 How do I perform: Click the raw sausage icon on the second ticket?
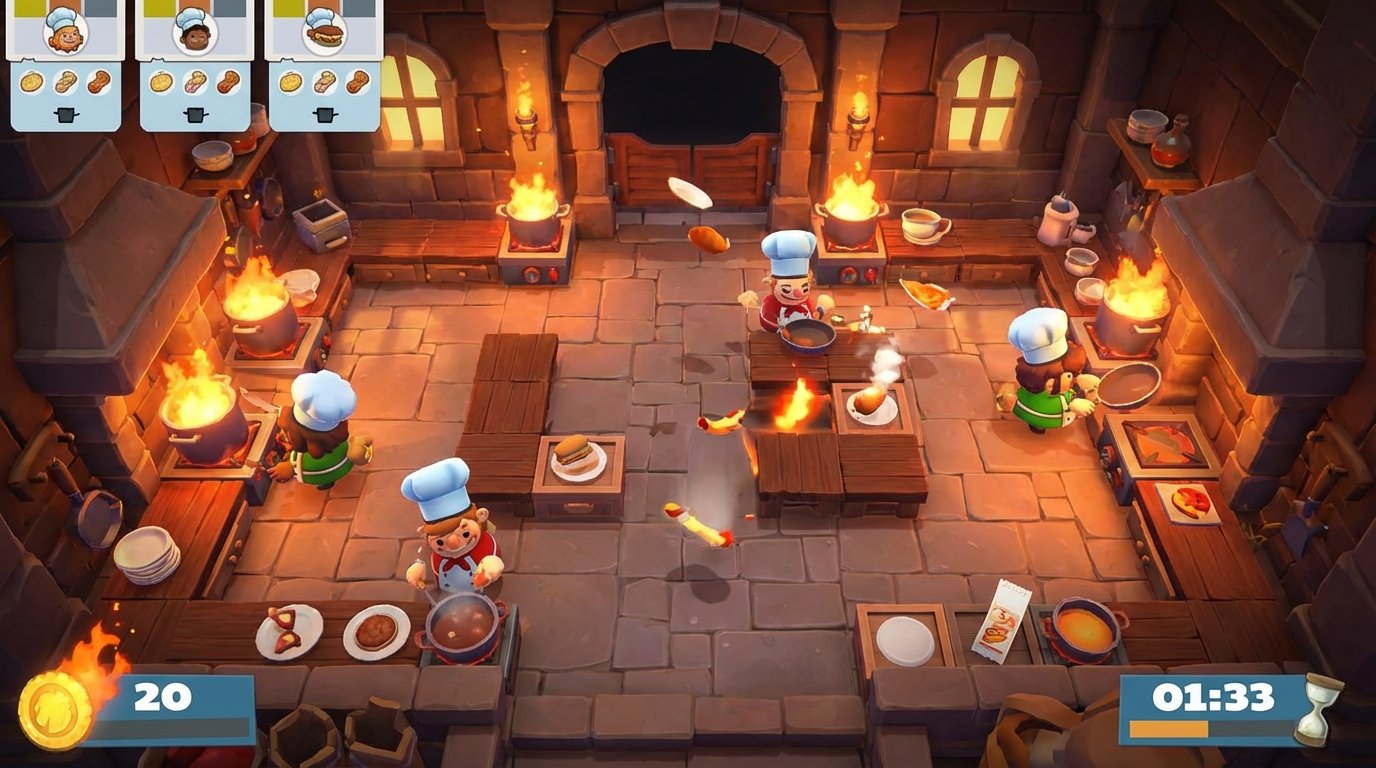click(x=196, y=83)
